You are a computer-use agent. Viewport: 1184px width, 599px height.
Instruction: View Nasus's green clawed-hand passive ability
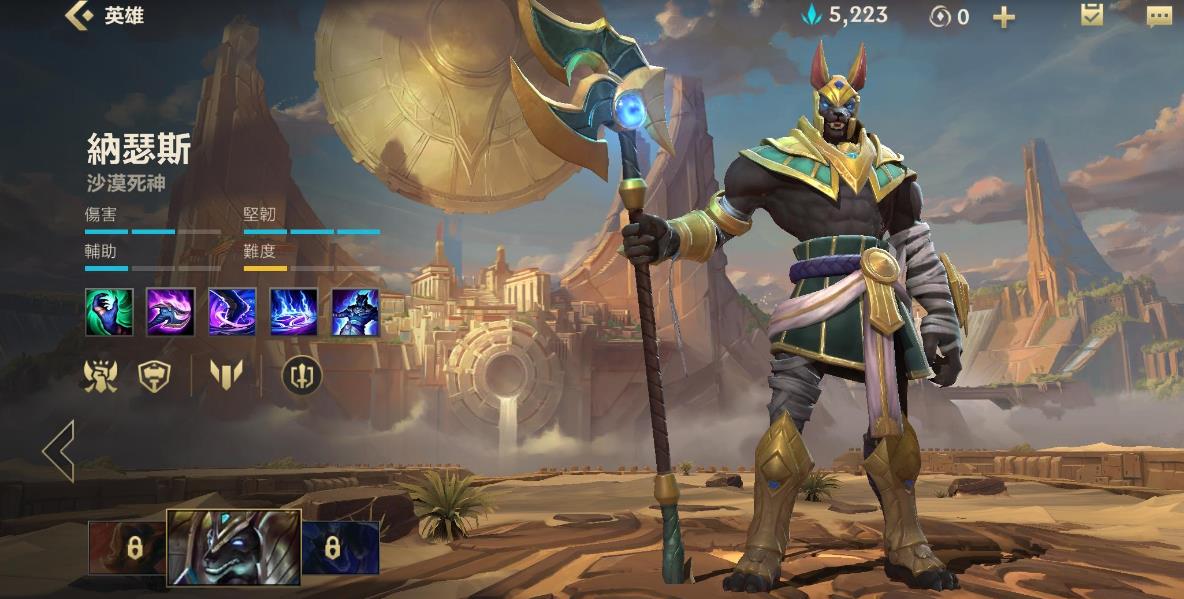point(109,311)
